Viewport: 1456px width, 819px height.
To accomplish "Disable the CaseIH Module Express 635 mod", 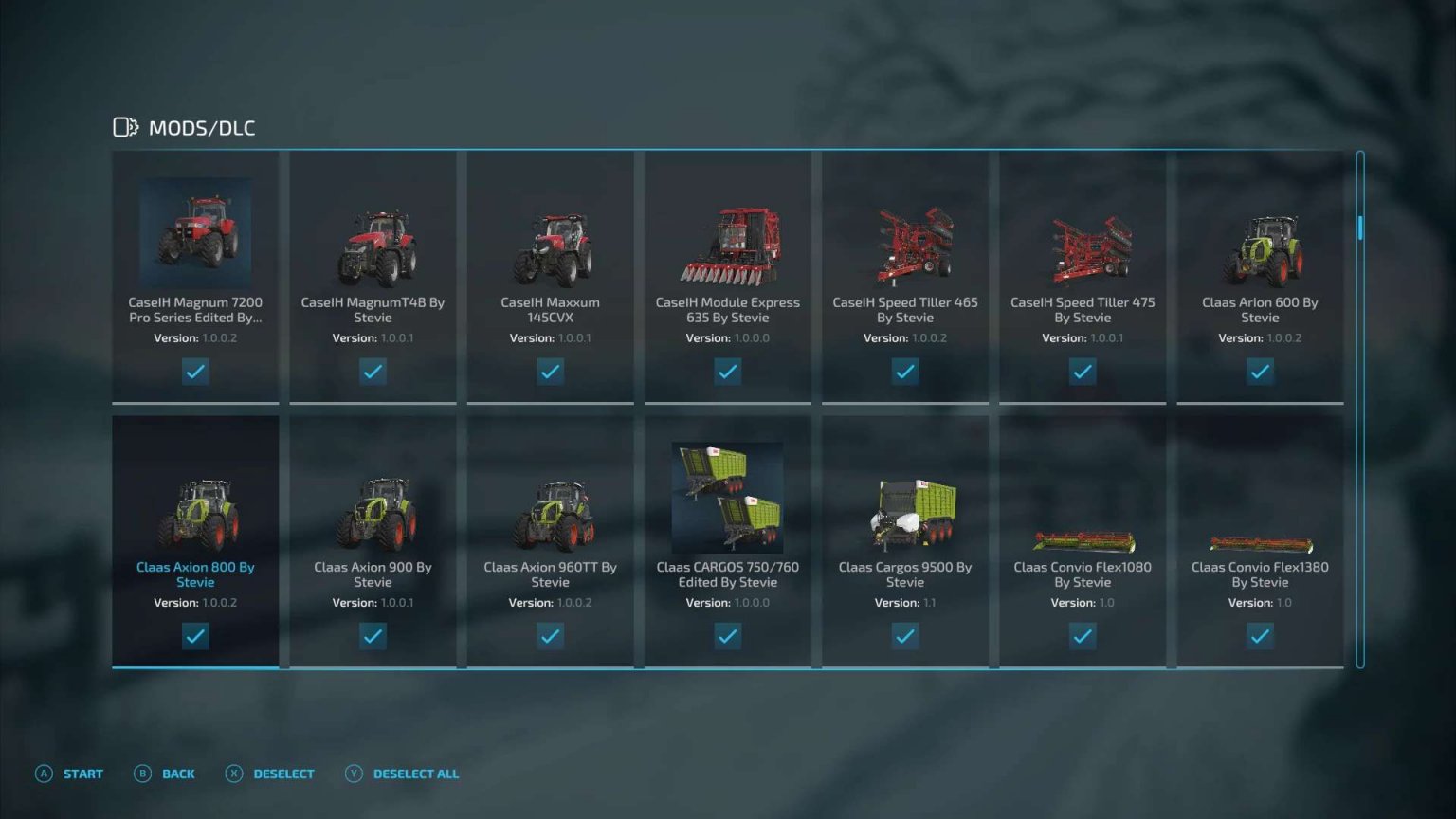I will coord(727,372).
